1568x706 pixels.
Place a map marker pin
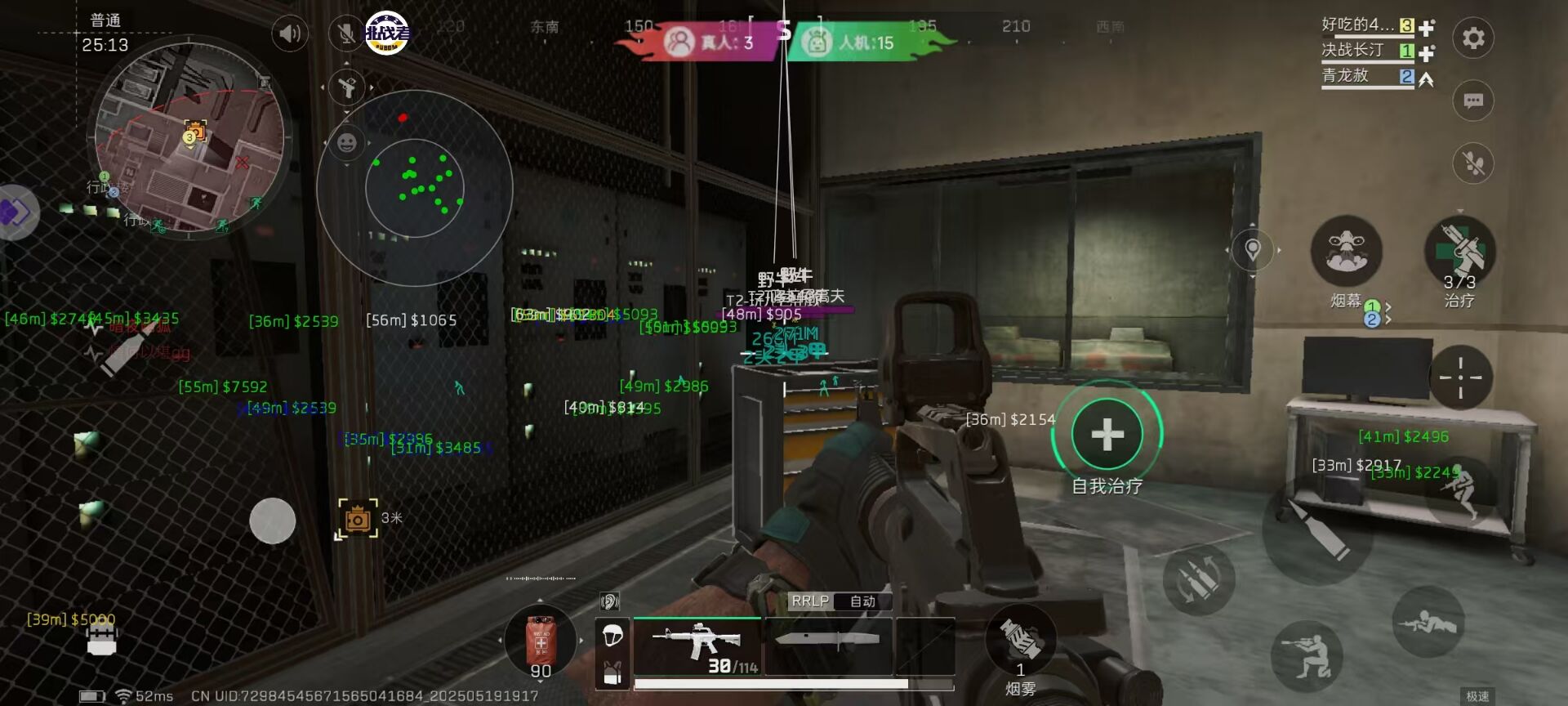click(x=1253, y=249)
